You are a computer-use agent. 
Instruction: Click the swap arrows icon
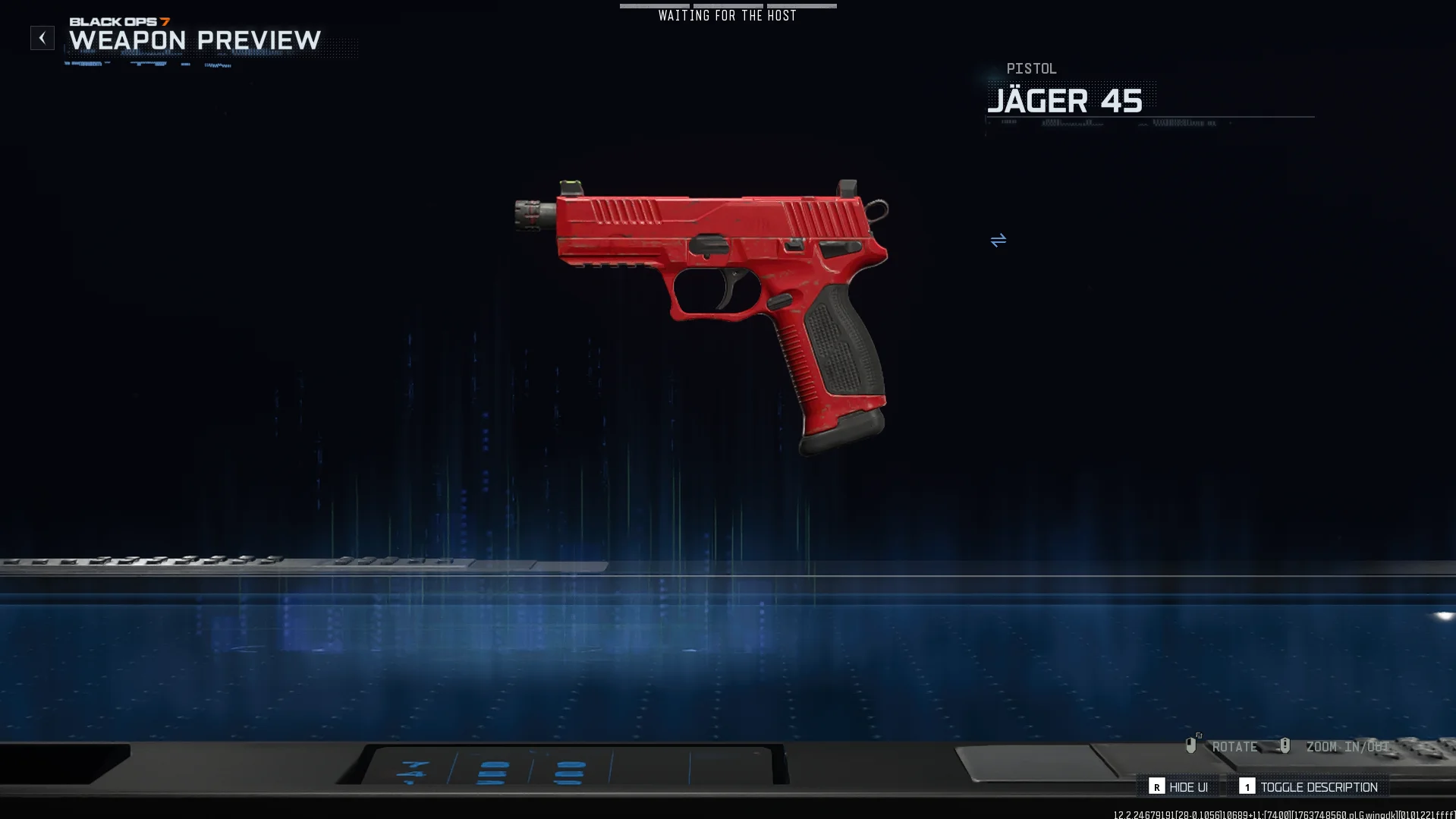pyautogui.click(x=998, y=240)
